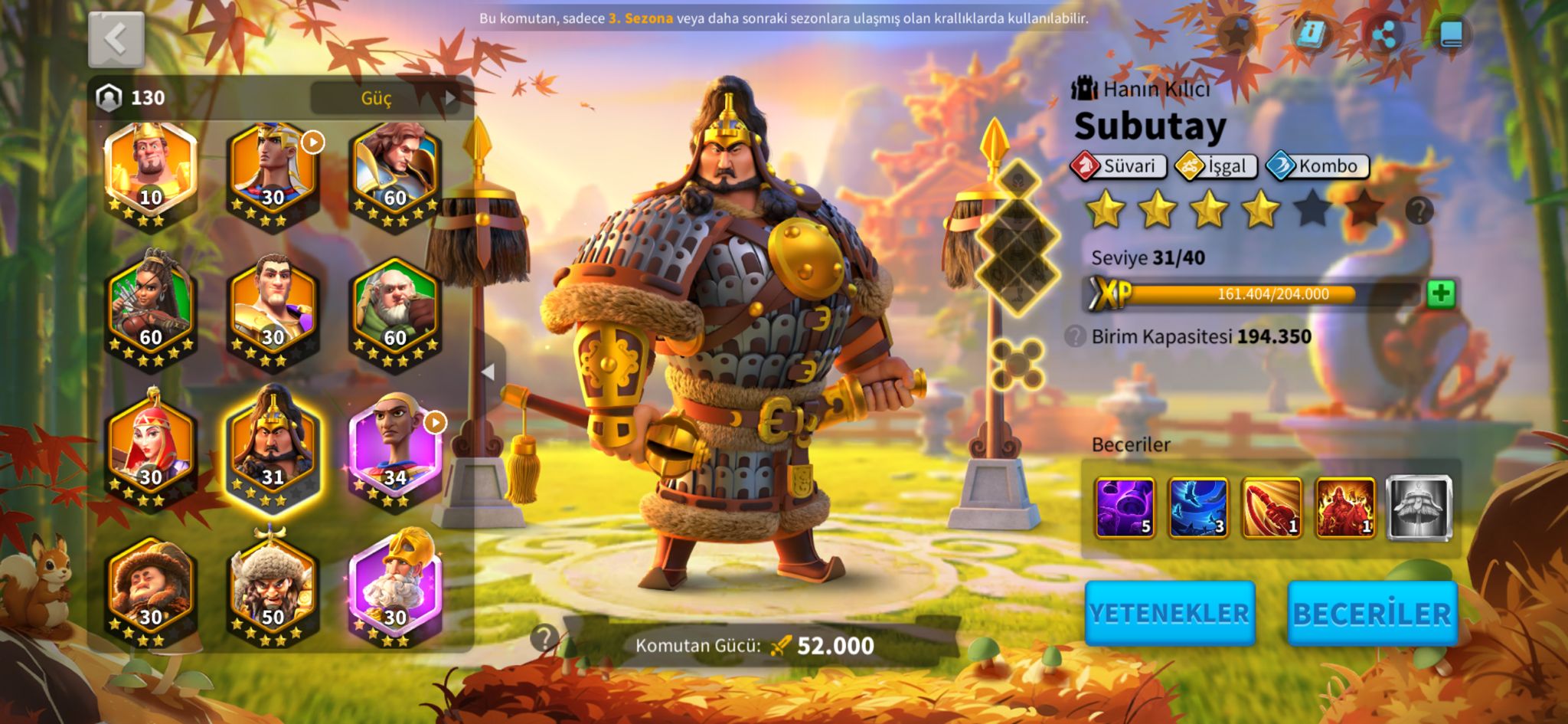Open the question mark beside the stars

tap(1419, 210)
